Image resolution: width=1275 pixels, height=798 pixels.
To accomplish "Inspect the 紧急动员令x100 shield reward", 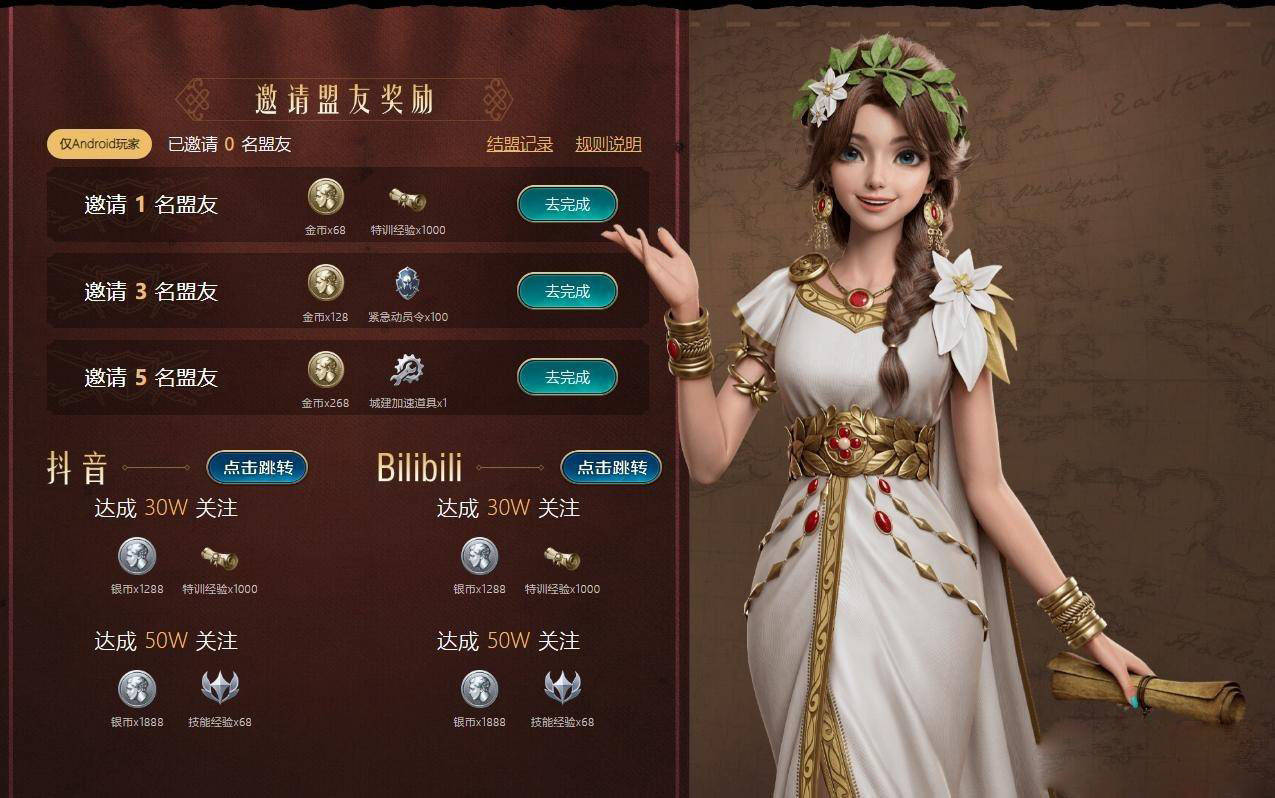I will pos(407,283).
